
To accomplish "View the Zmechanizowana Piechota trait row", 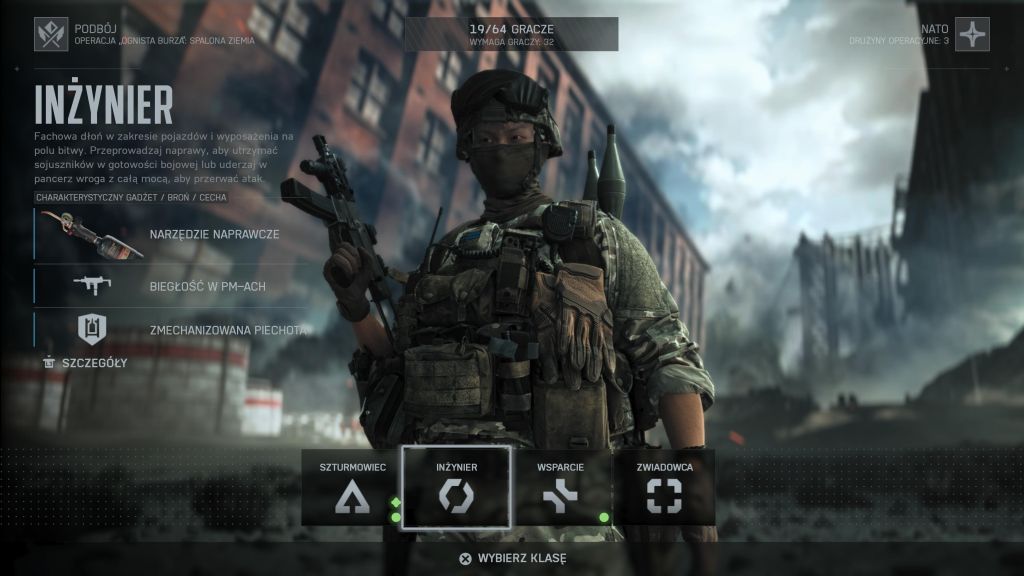I will pos(170,329).
